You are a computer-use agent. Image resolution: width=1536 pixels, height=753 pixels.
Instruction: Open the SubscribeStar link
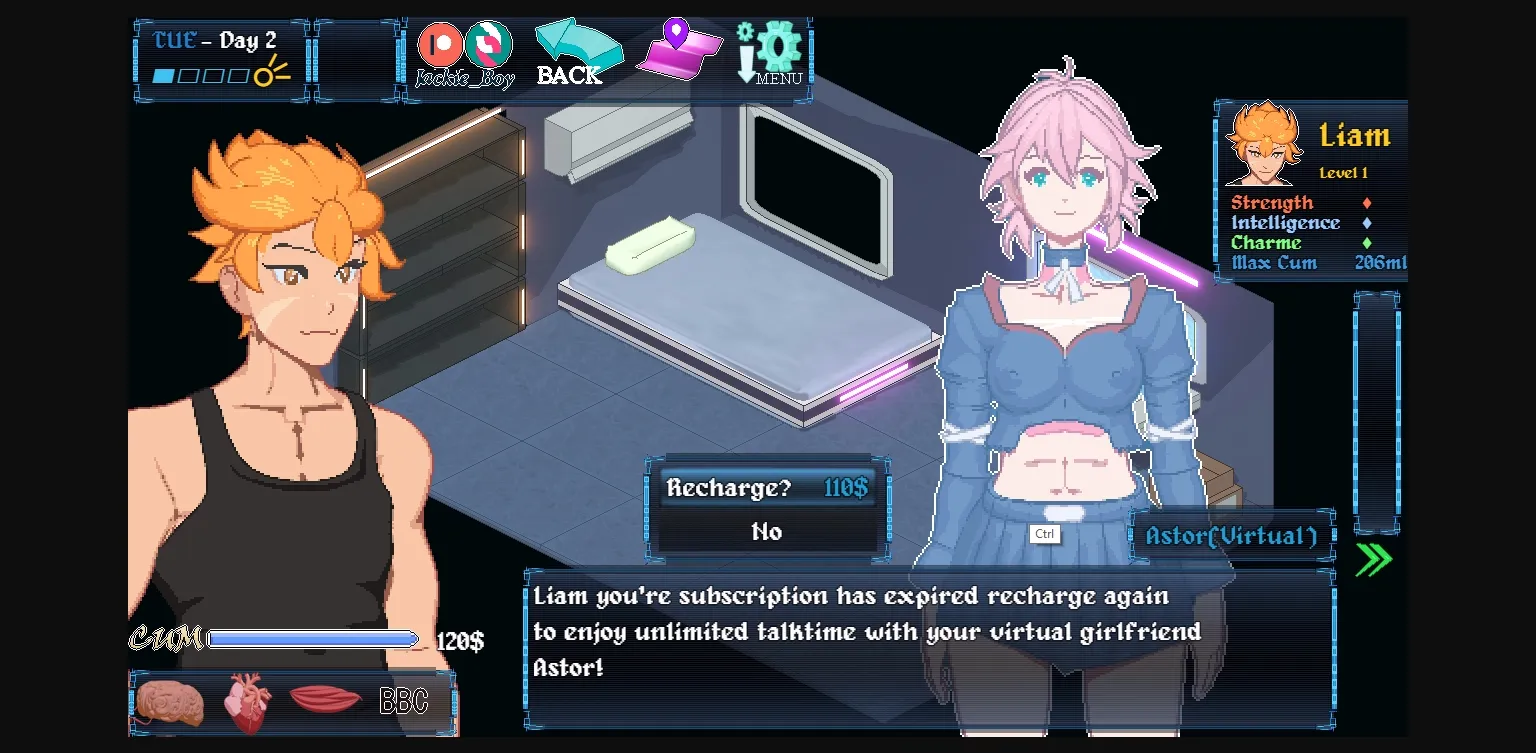[x=489, y=45]
